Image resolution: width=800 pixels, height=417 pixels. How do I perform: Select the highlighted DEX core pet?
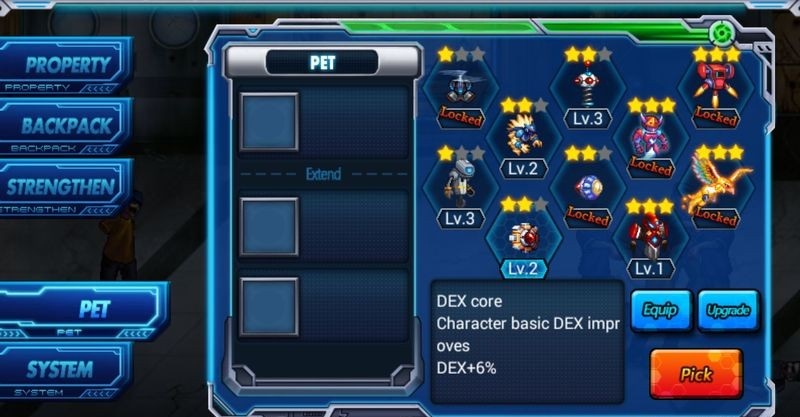click(x=523, y=241)
